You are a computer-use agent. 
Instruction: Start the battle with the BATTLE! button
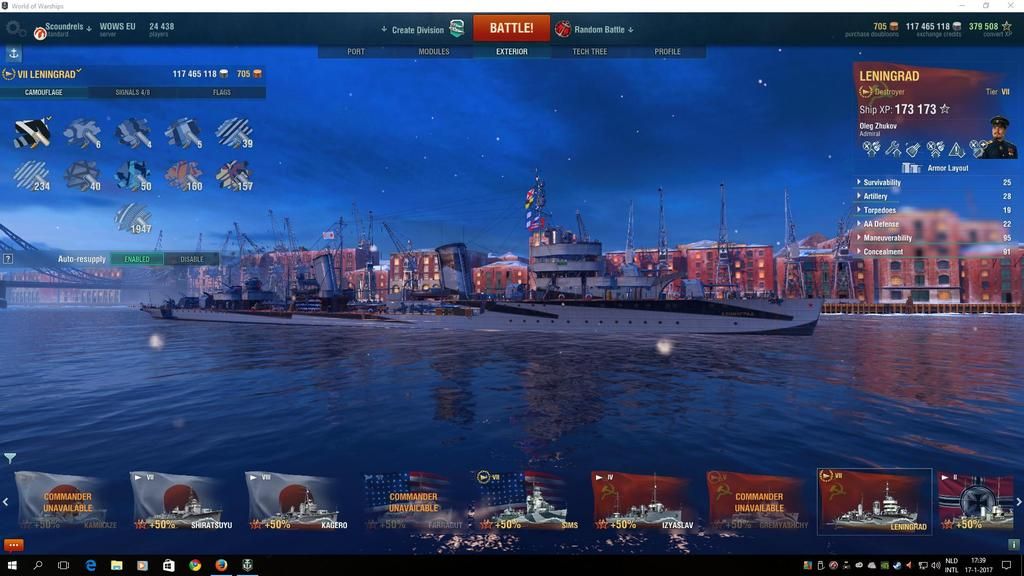click(511, 28)
